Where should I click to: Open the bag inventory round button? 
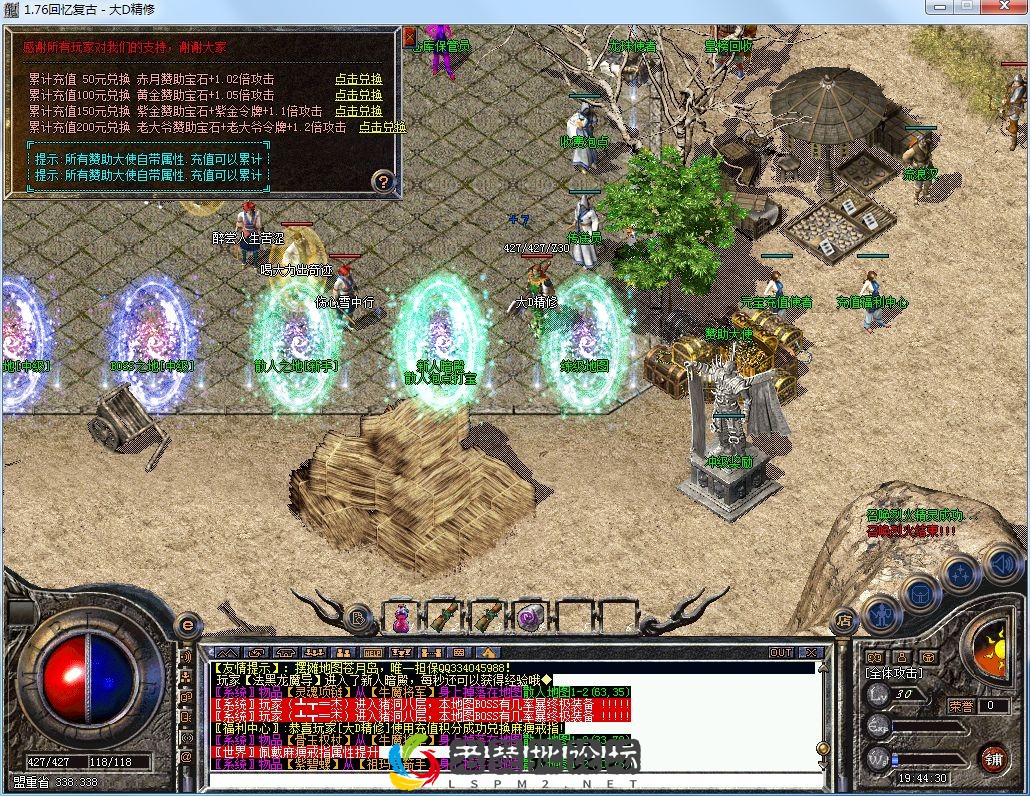(x=919, y=595)
